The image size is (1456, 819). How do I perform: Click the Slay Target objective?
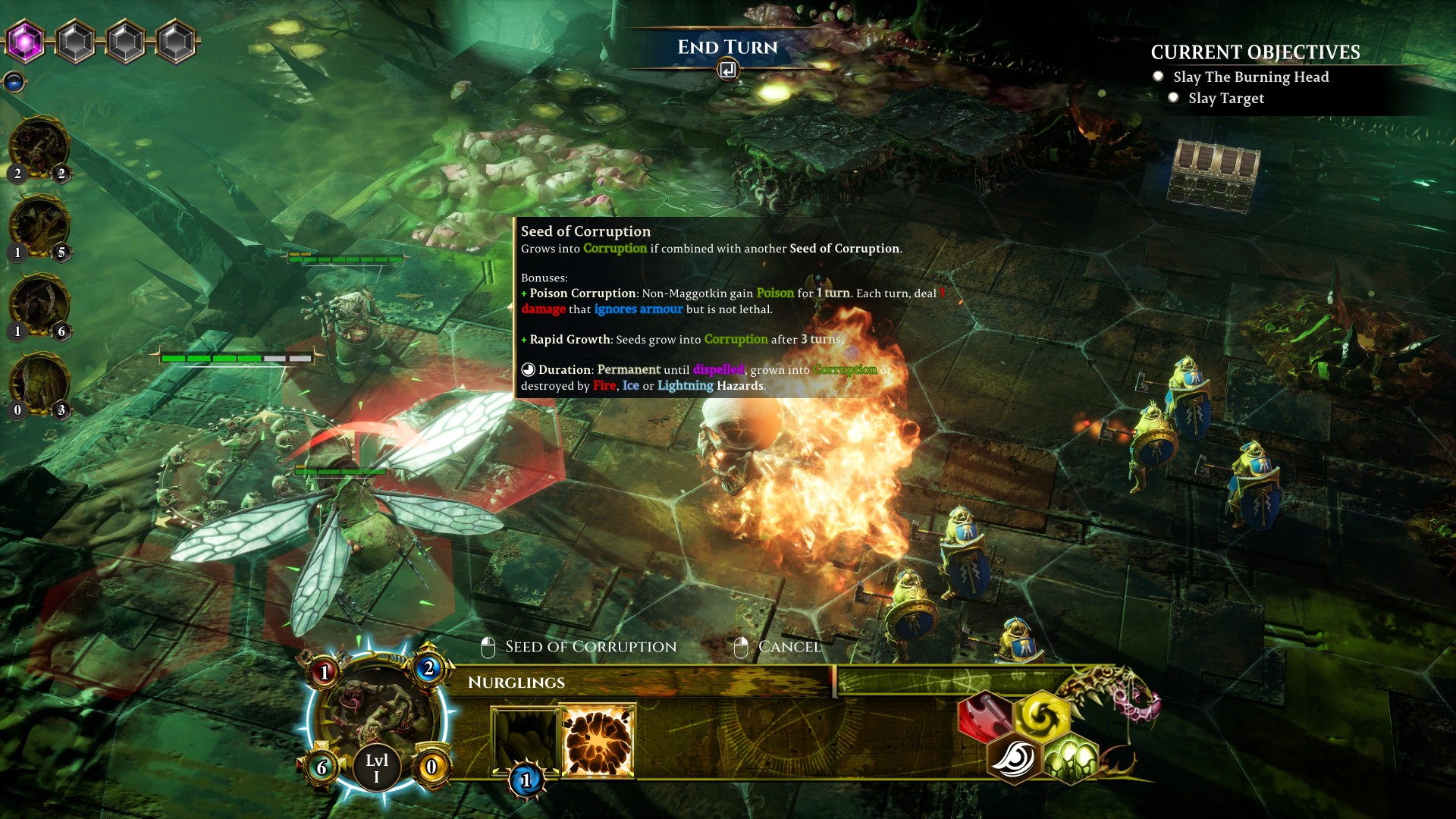pos(1225,98)
